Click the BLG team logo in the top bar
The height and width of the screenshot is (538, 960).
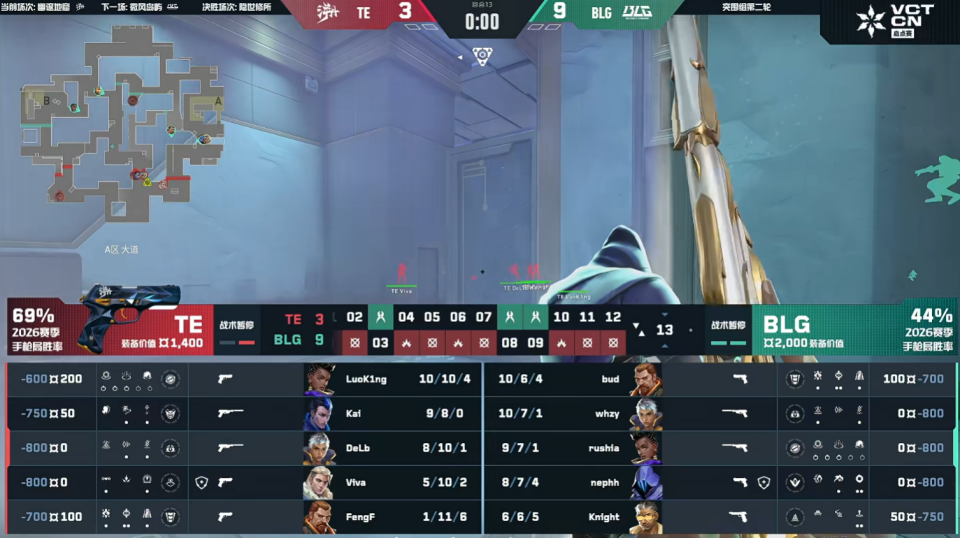coord(637,13)
